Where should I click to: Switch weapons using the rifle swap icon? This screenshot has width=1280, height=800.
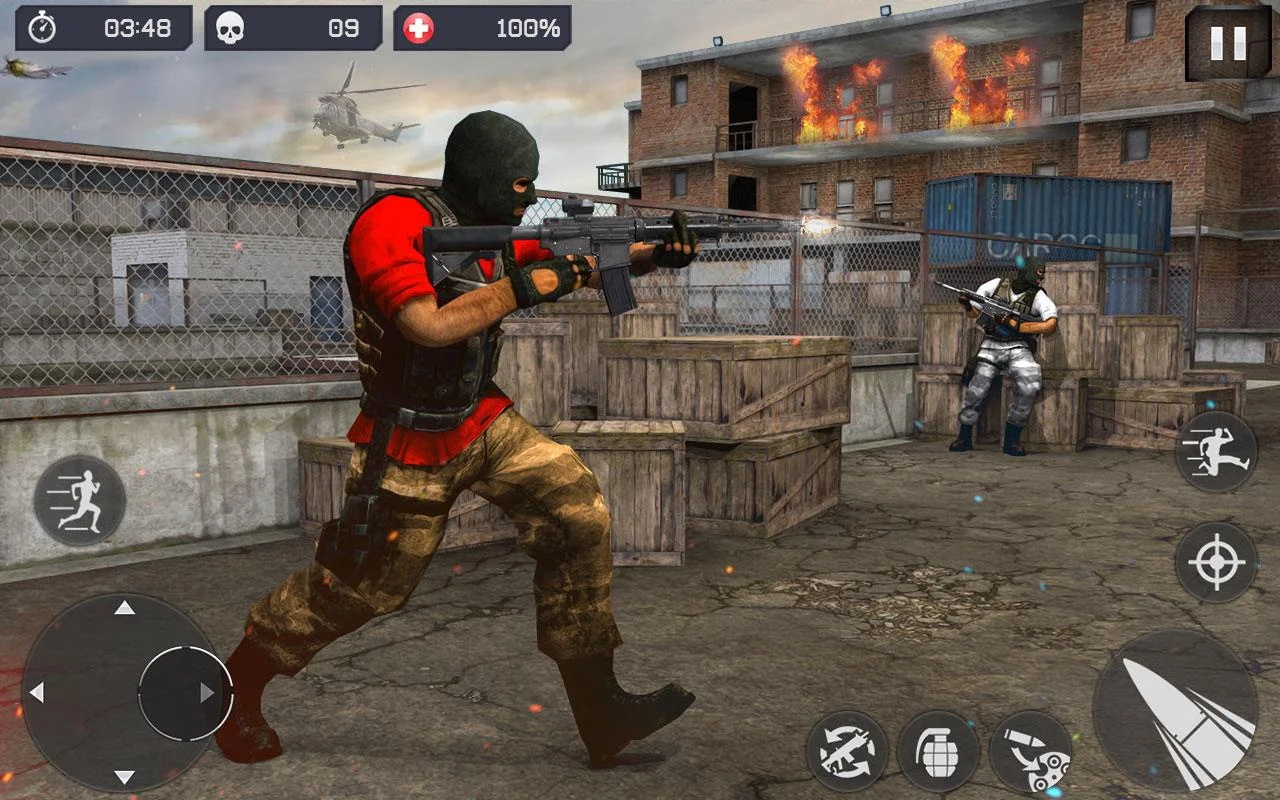click(847, 750)
